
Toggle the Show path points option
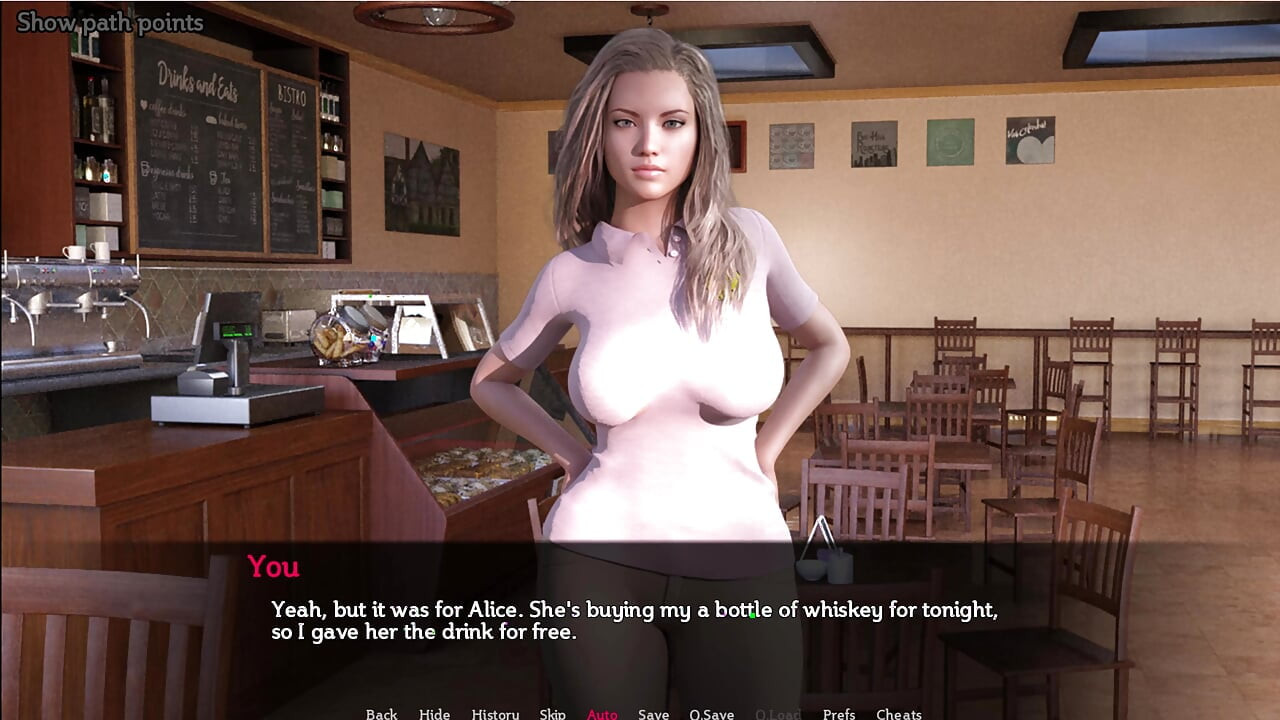click(110, 22)
